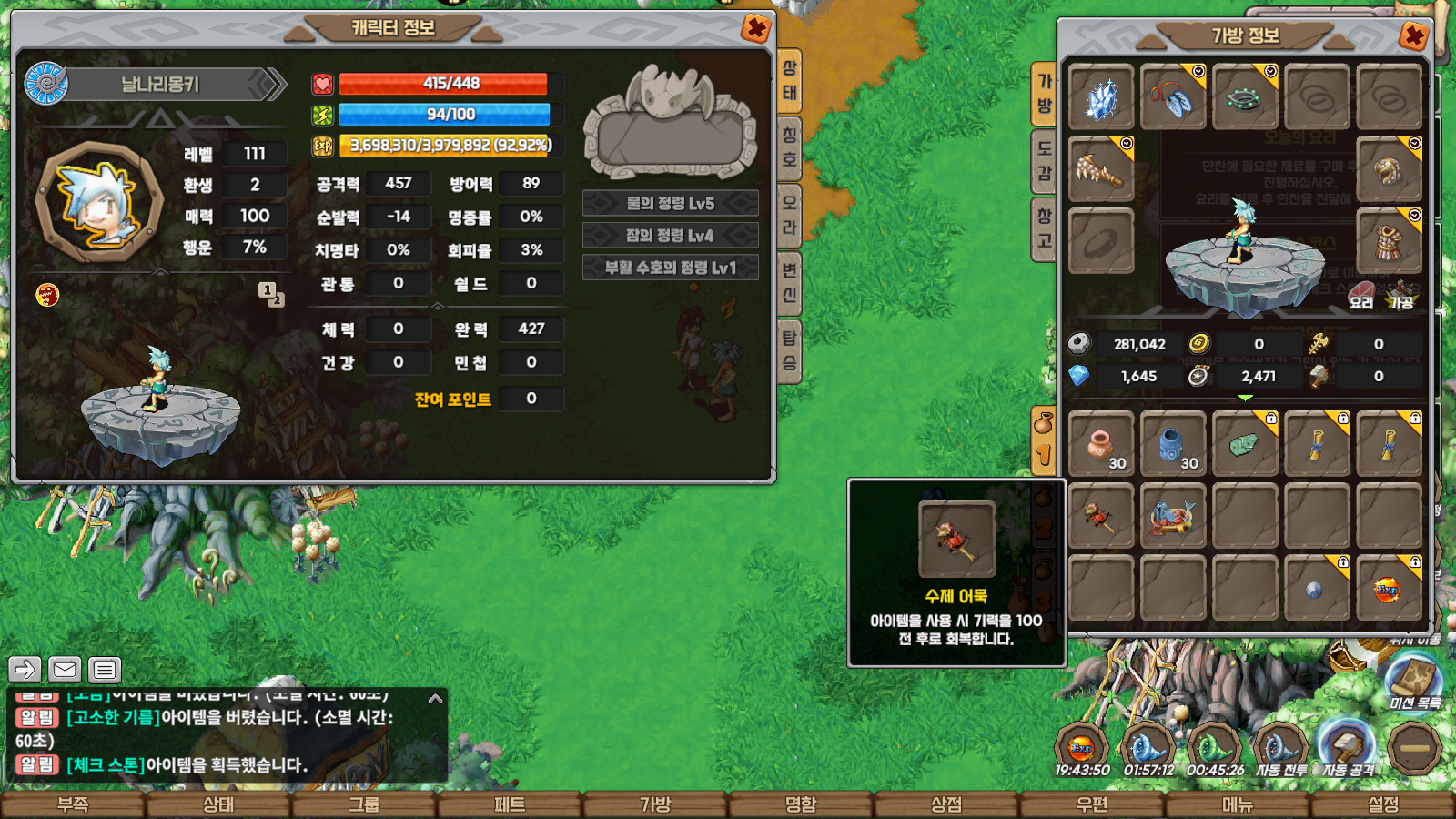Select the 물의 정령 Lv5 spirit entry
Image resolution: width=1456 pixels, height=819 pixels.
coord(670,203)
